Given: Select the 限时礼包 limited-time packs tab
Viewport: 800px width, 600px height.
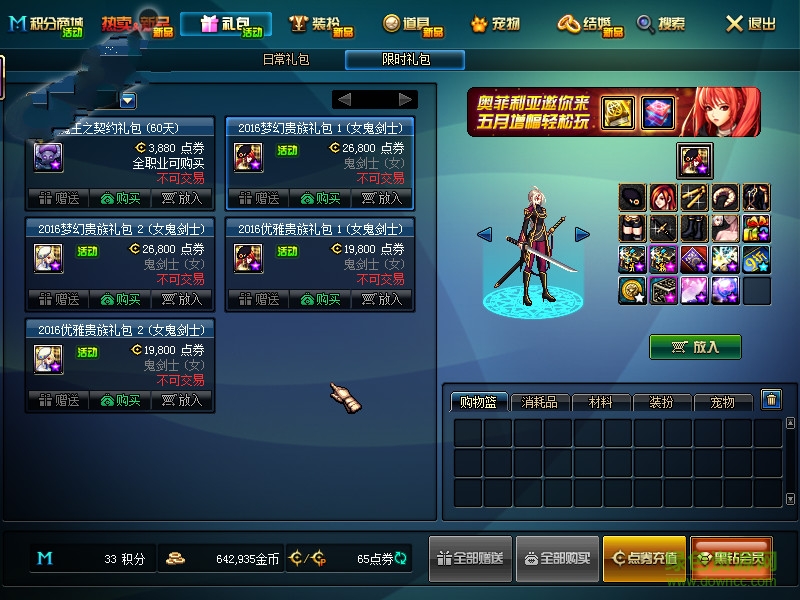Looking at the screenshot, I should click(x=405, y=60).
